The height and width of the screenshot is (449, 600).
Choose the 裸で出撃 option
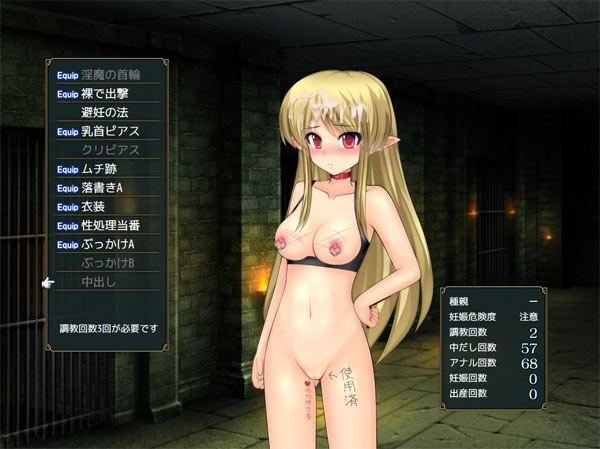(105, 93)
